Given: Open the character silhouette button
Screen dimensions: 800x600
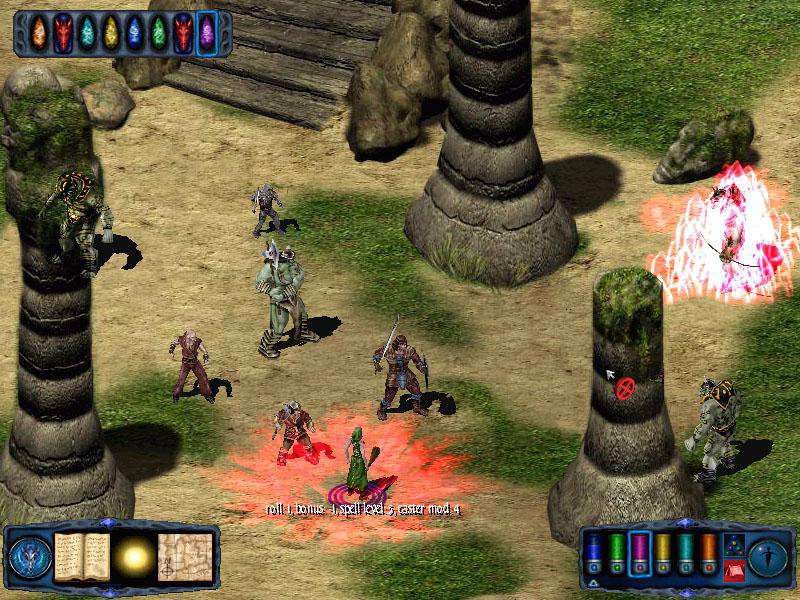Looking at the screenshot, I should point(767,554).
